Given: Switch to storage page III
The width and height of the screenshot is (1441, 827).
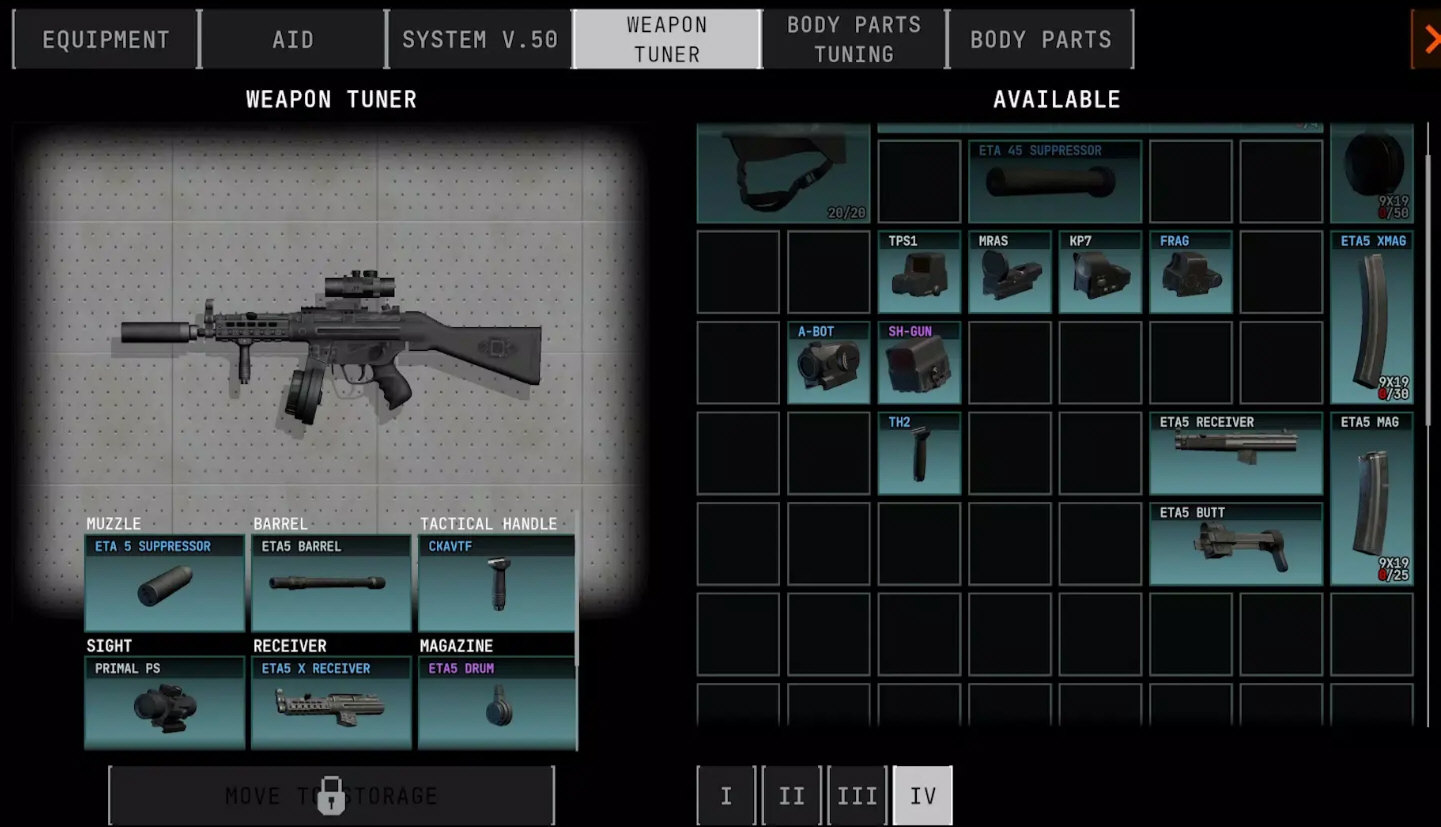Looking at the screenshot, I should 857,796.
